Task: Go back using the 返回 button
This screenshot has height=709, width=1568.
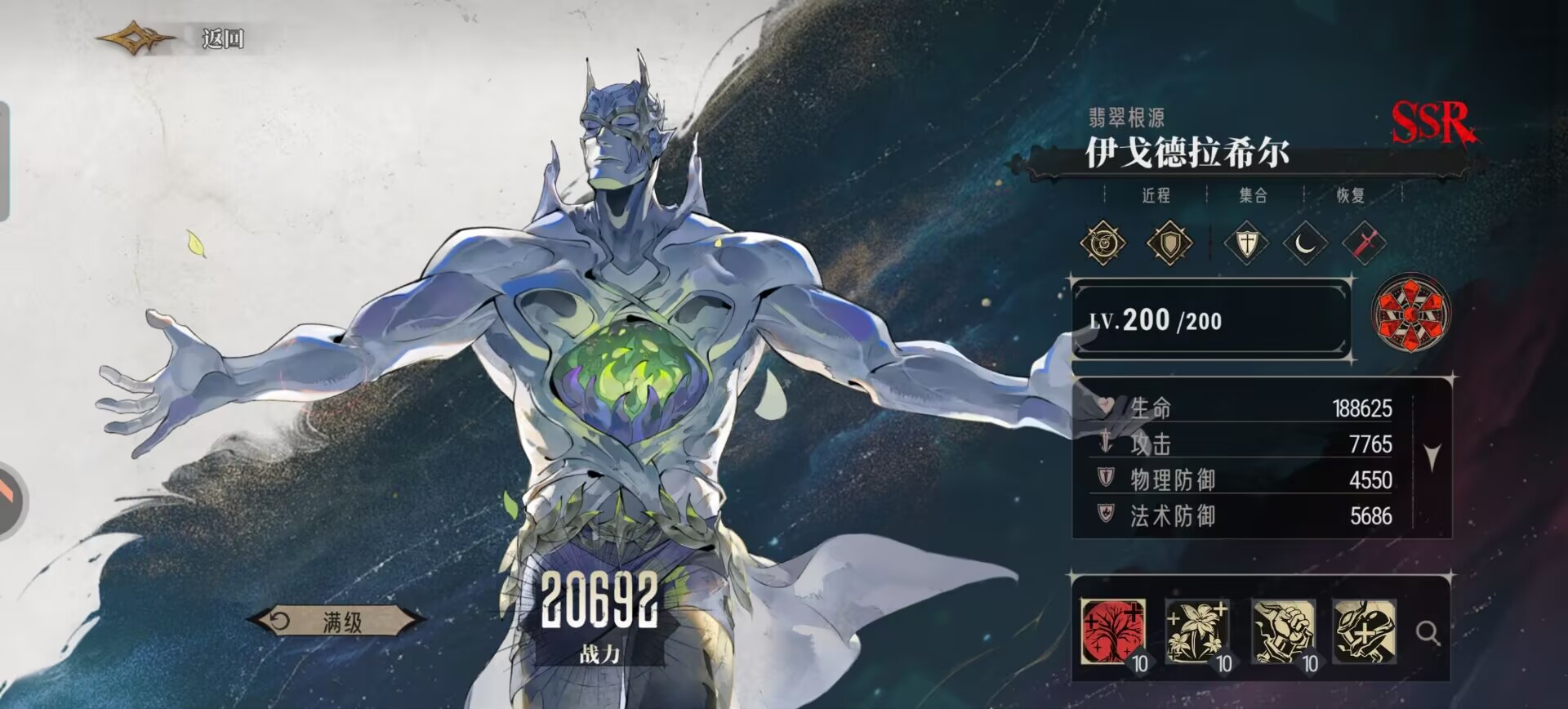Action: click(x=222, y=38)
